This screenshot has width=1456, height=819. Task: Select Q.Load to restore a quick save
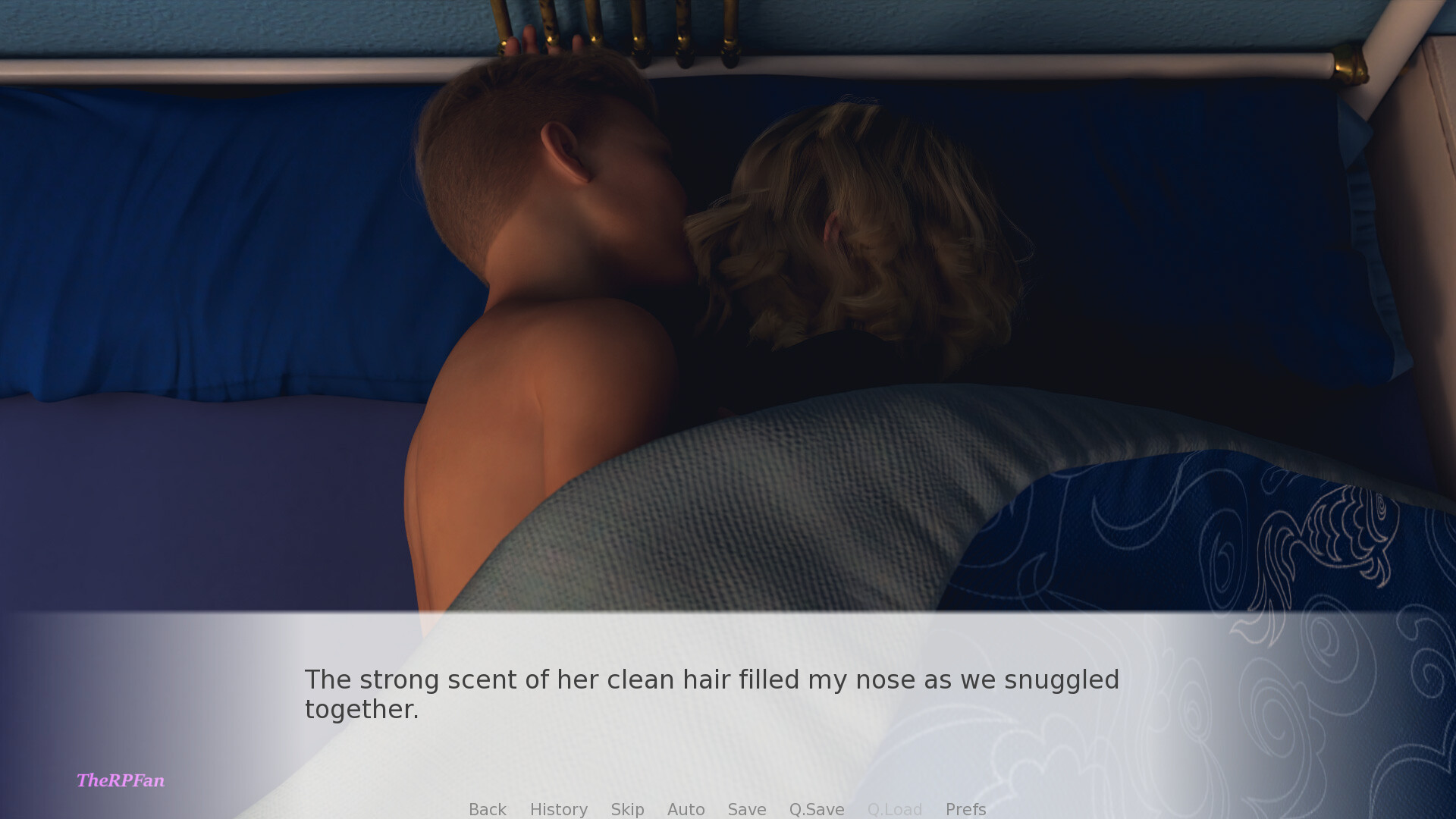[894, 809]
